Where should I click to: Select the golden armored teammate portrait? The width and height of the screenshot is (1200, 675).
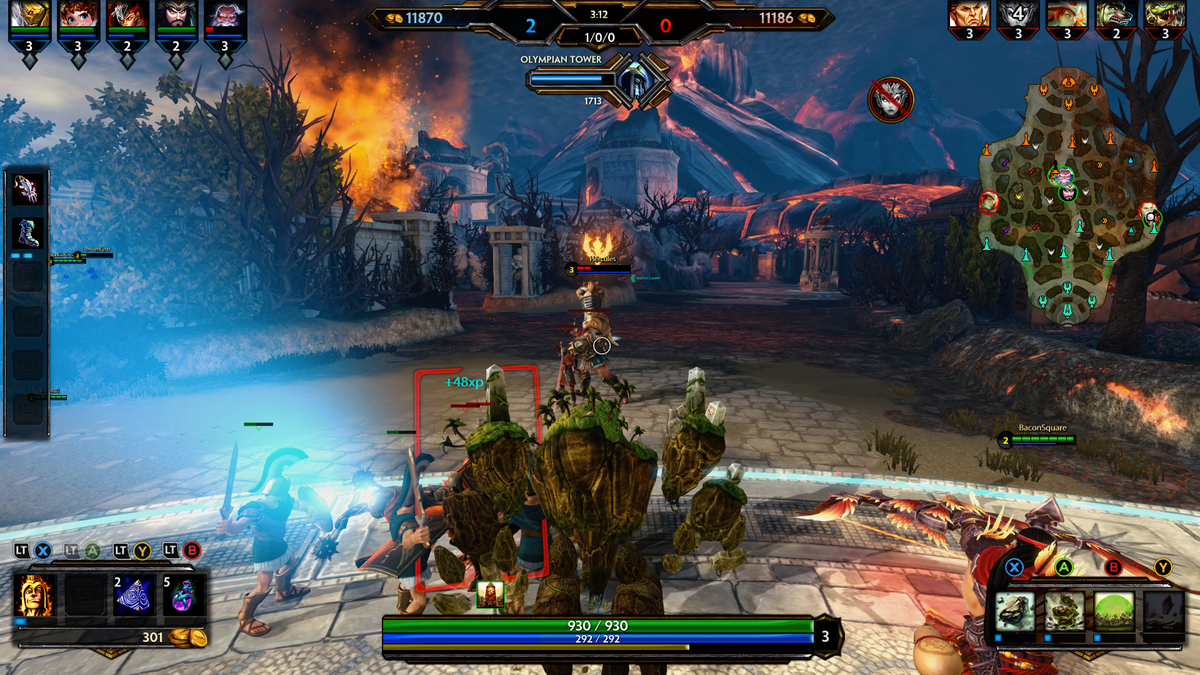coord(29,16)
